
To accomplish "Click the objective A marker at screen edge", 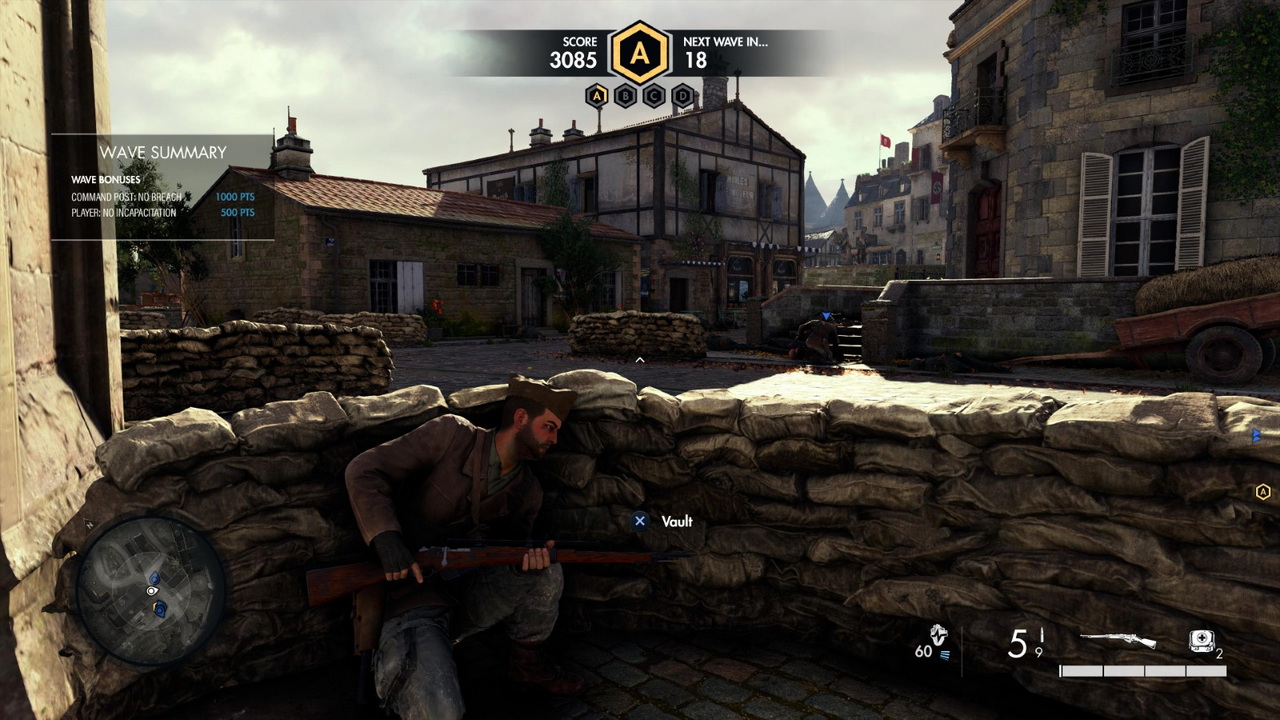I will pyautogui.click(x=1263, y=491).
